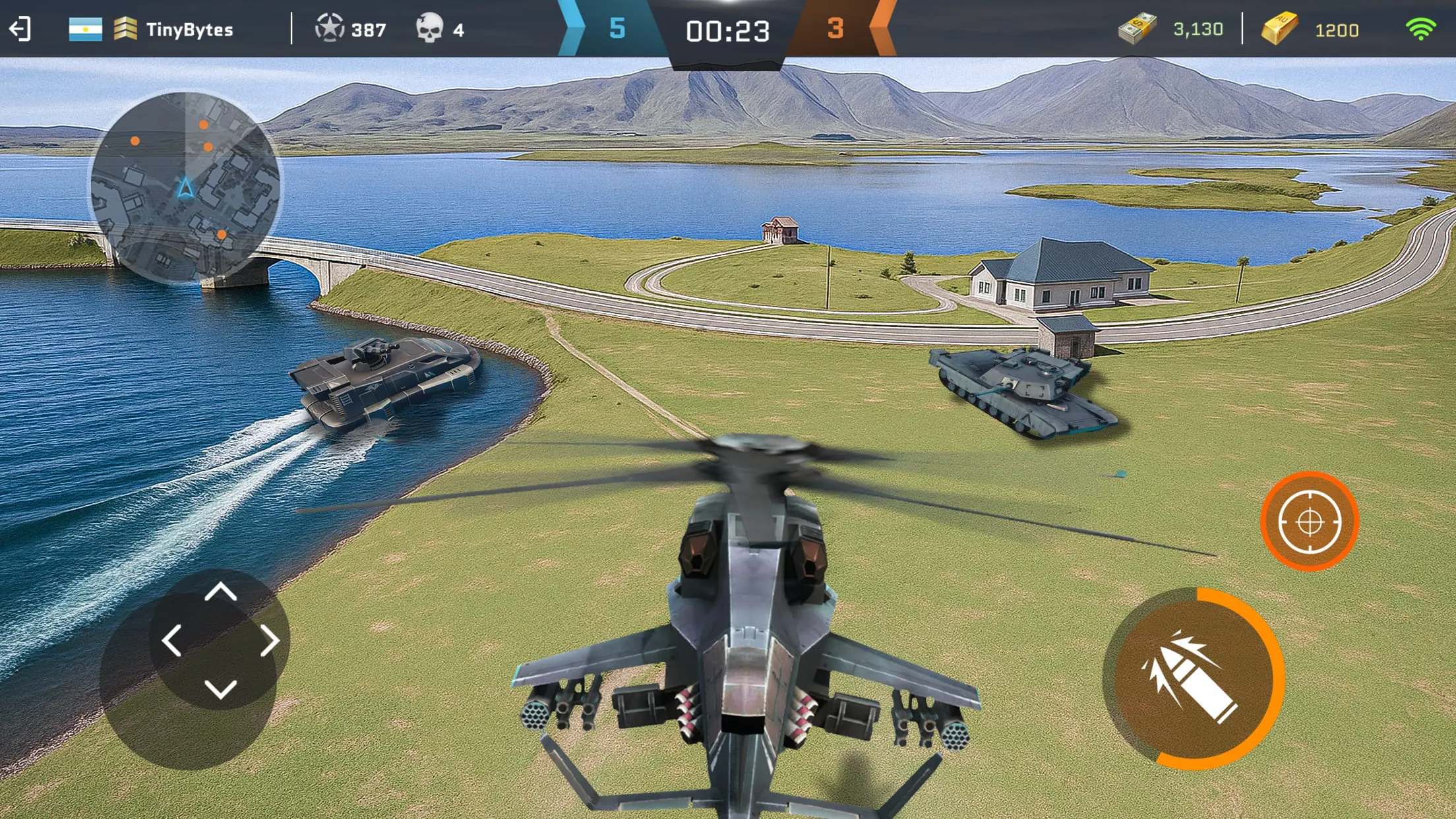Click the golden rank chevrons next to TinyBytes
The image size is (1456, 819).
pos(124,29)
